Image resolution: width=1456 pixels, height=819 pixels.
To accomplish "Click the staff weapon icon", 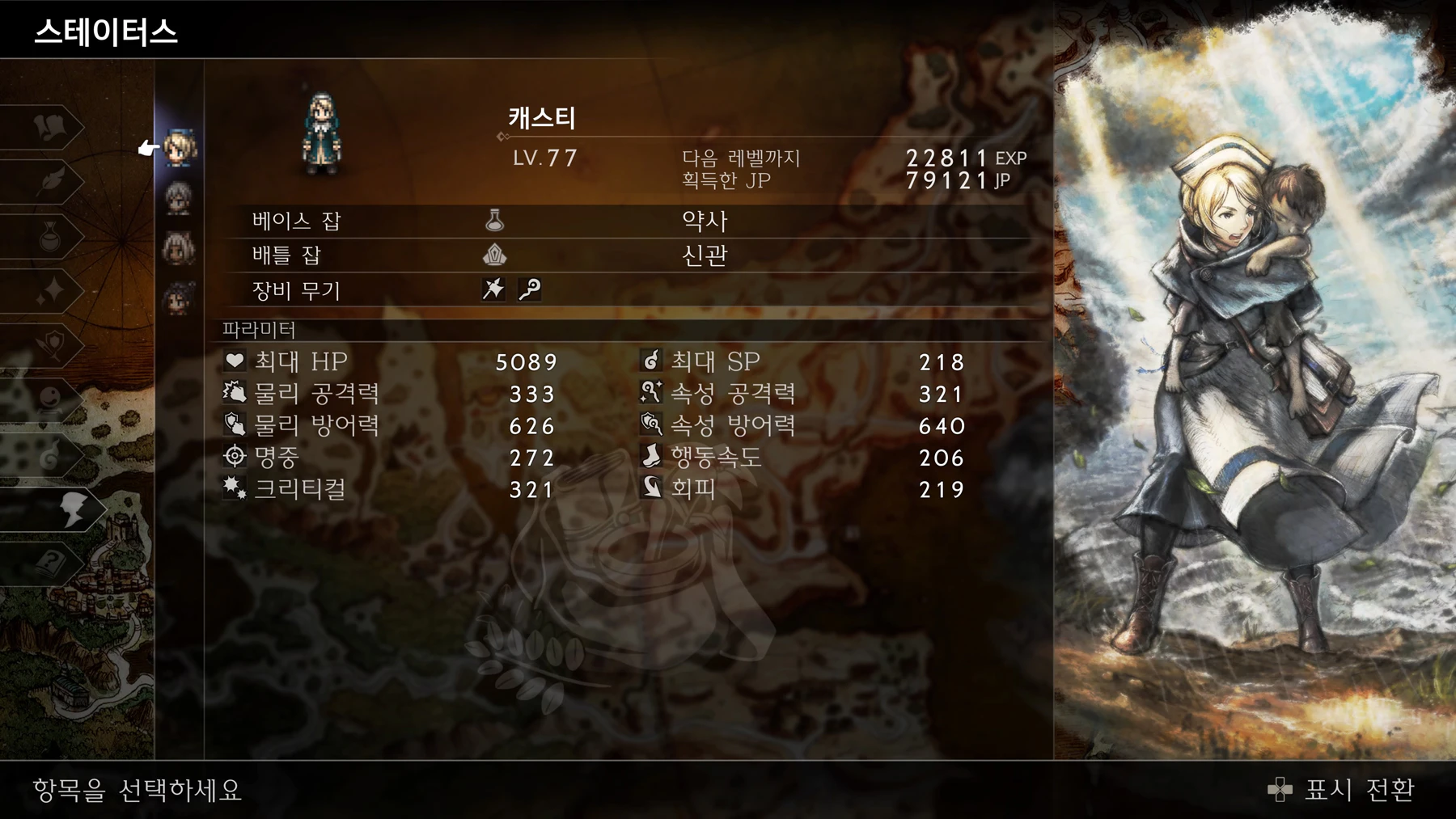I will pos(530,289).
